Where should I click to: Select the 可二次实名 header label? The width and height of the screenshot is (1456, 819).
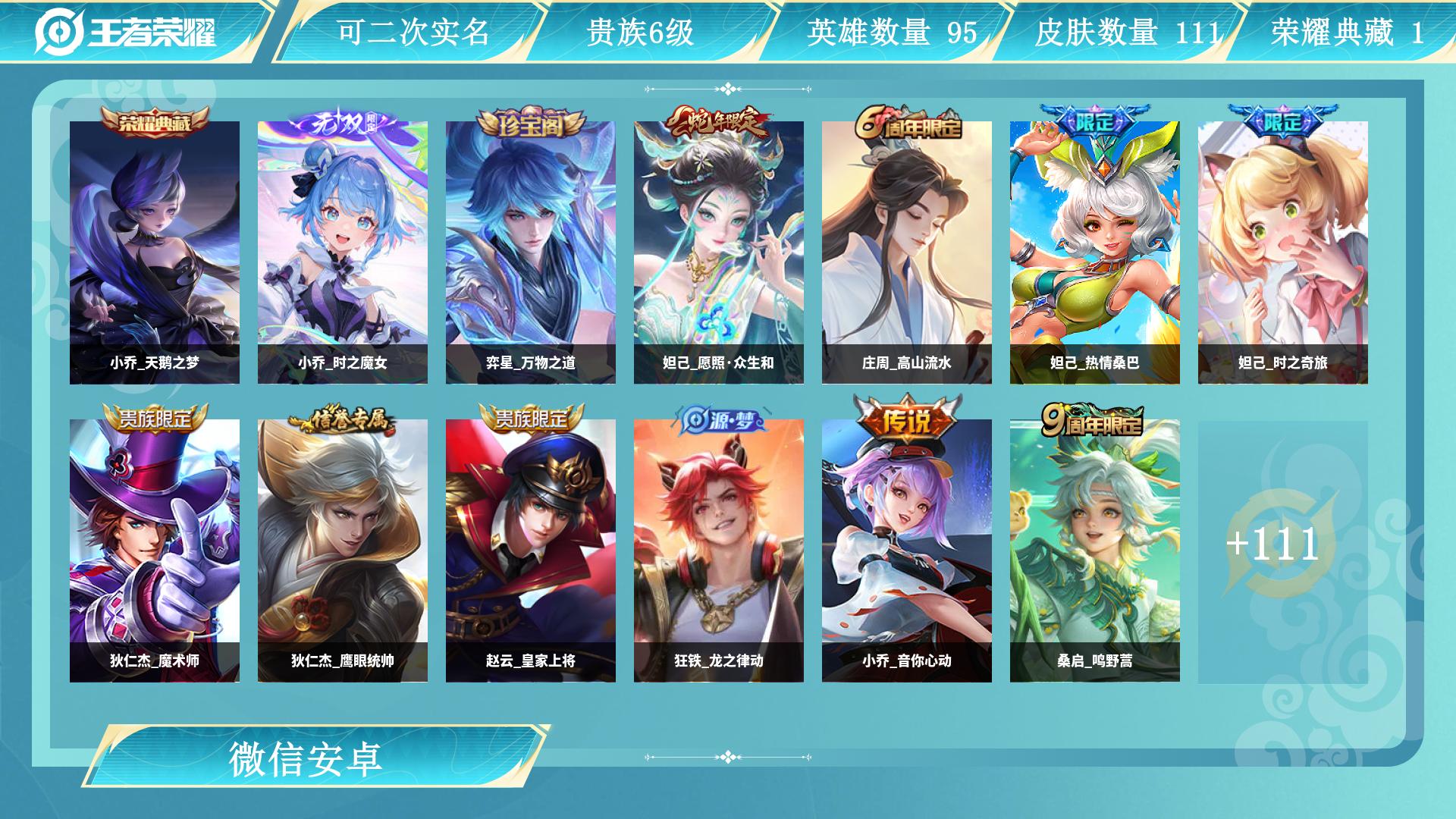point(413,30)
